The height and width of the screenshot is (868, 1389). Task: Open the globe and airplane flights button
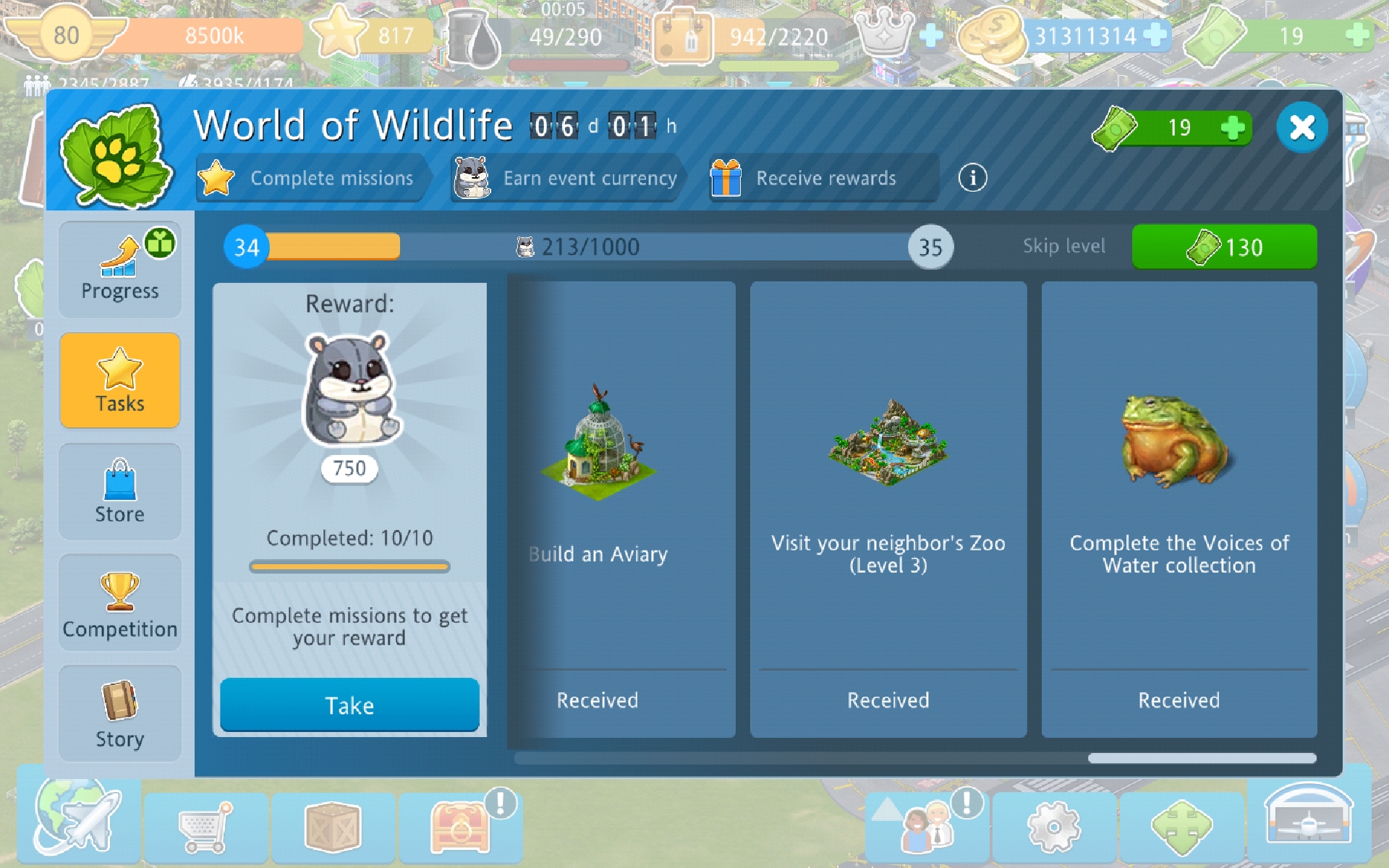point(78,823)
